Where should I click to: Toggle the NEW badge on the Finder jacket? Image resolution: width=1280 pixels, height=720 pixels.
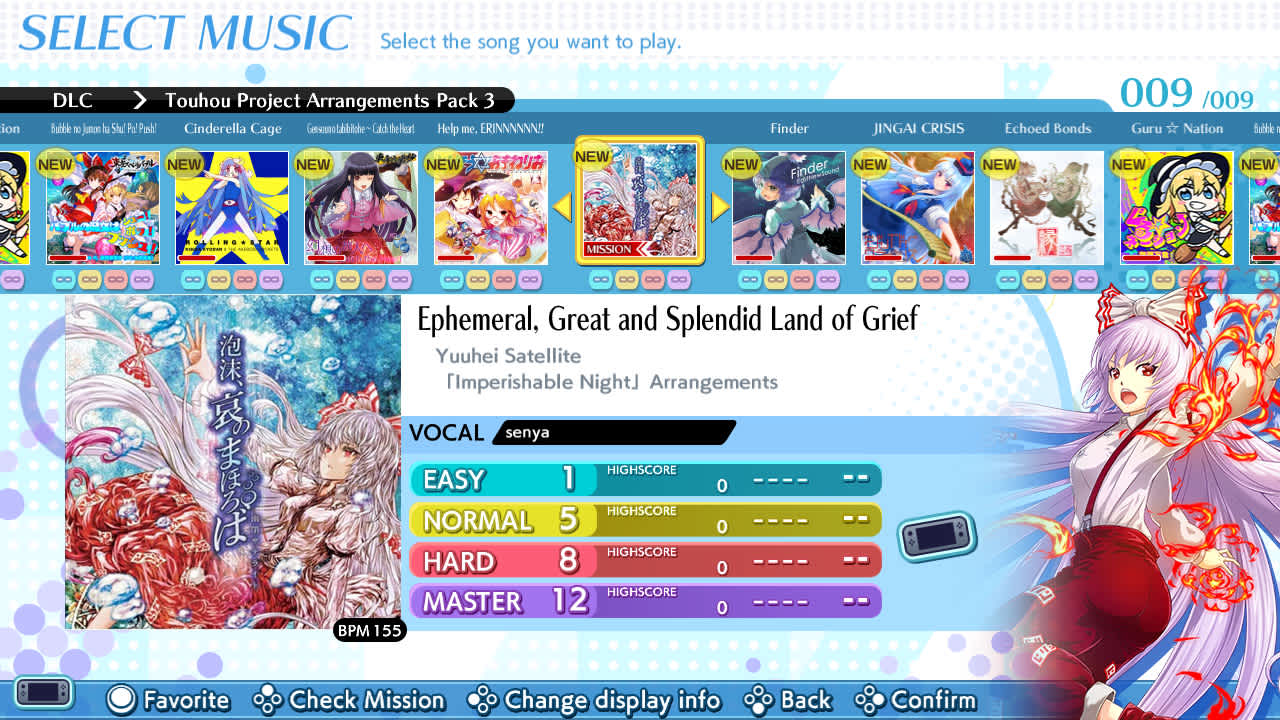pos(740,163)
